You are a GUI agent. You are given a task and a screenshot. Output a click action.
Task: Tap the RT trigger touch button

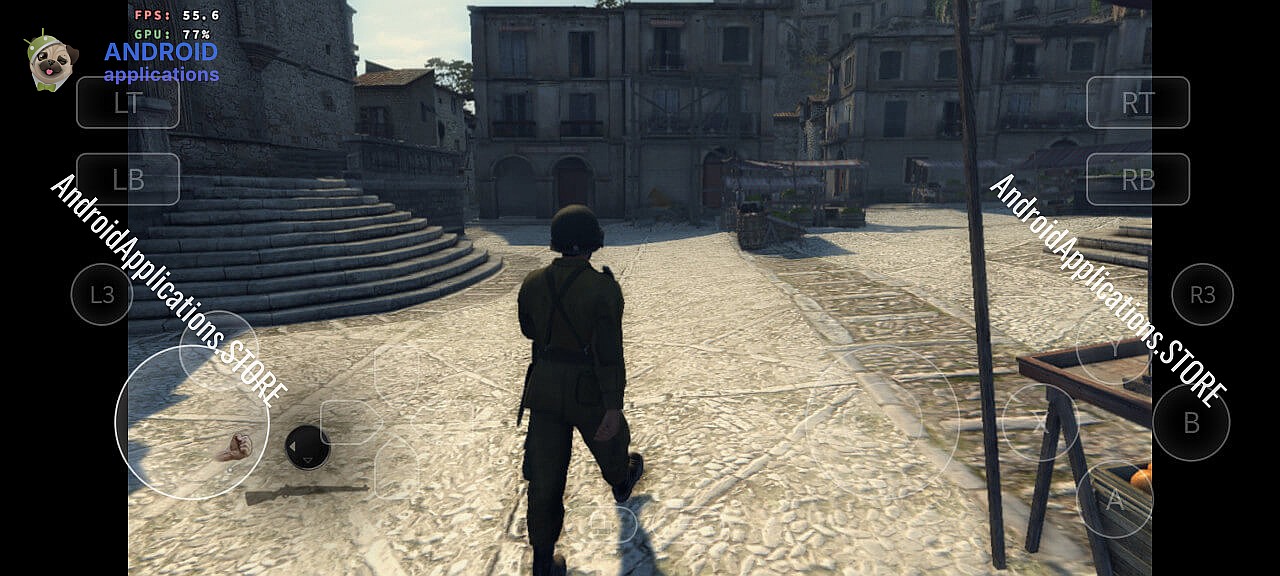[x=1138, y=103]
